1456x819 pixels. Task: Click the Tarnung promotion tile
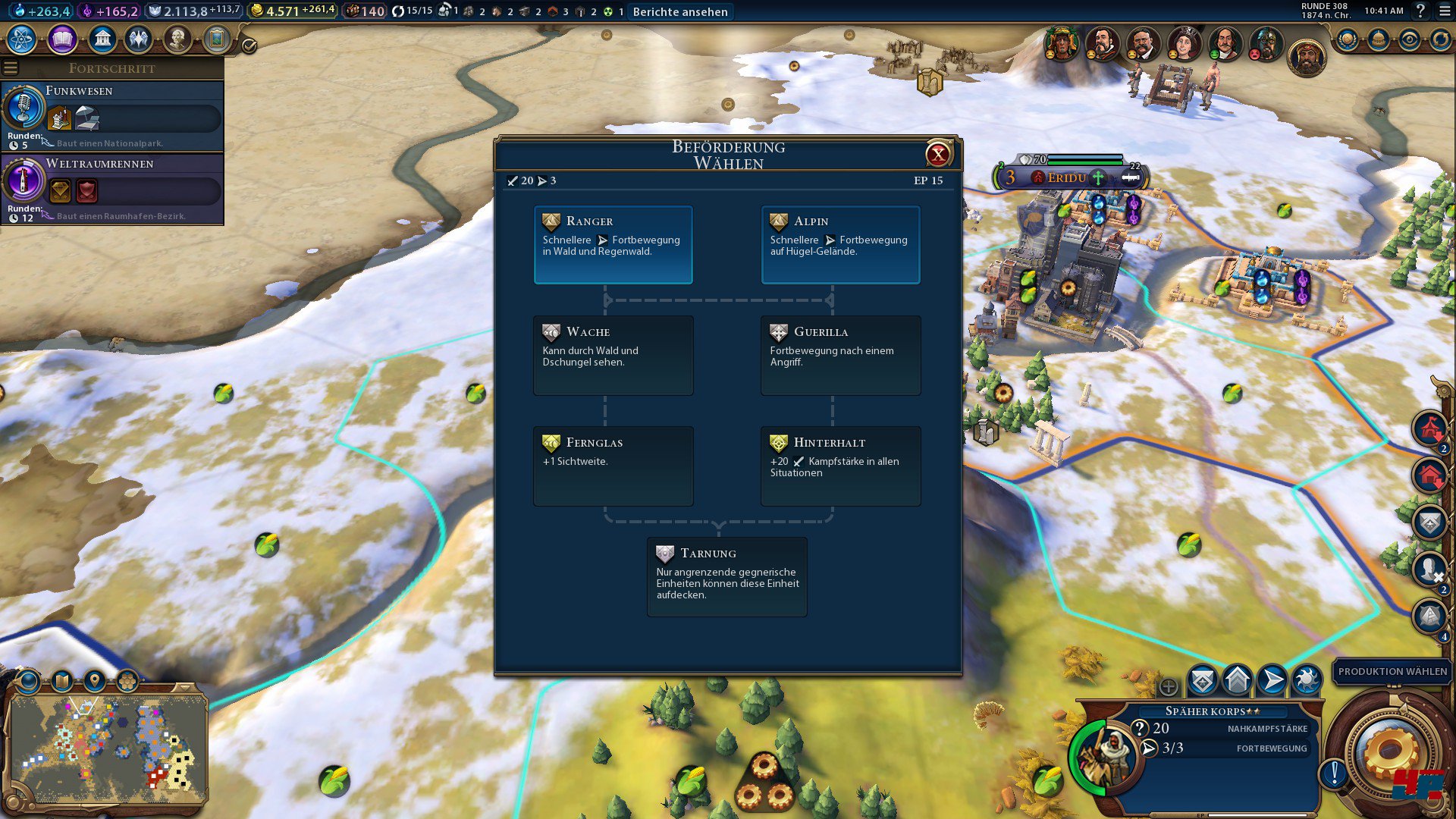(726, 576)
